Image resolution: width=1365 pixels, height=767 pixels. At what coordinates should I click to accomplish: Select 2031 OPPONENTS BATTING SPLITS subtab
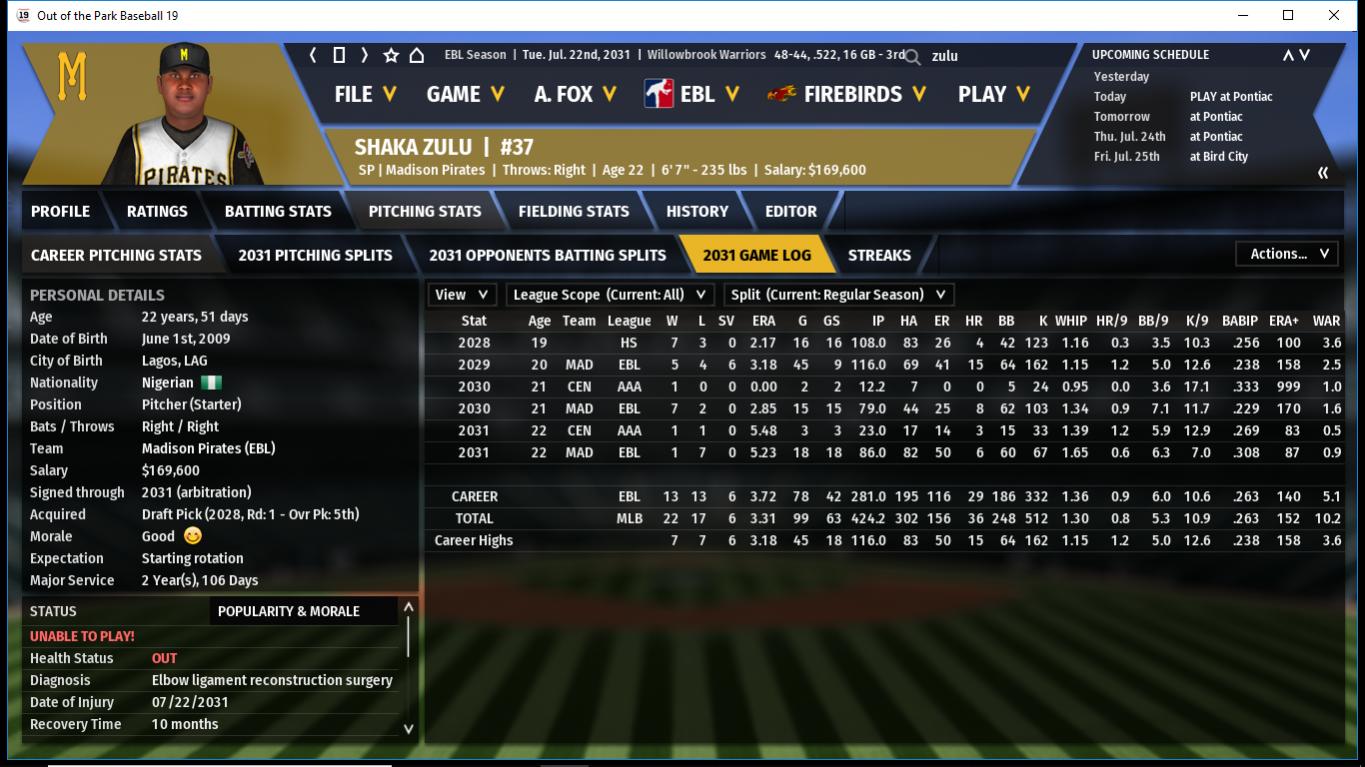[547, 255]
